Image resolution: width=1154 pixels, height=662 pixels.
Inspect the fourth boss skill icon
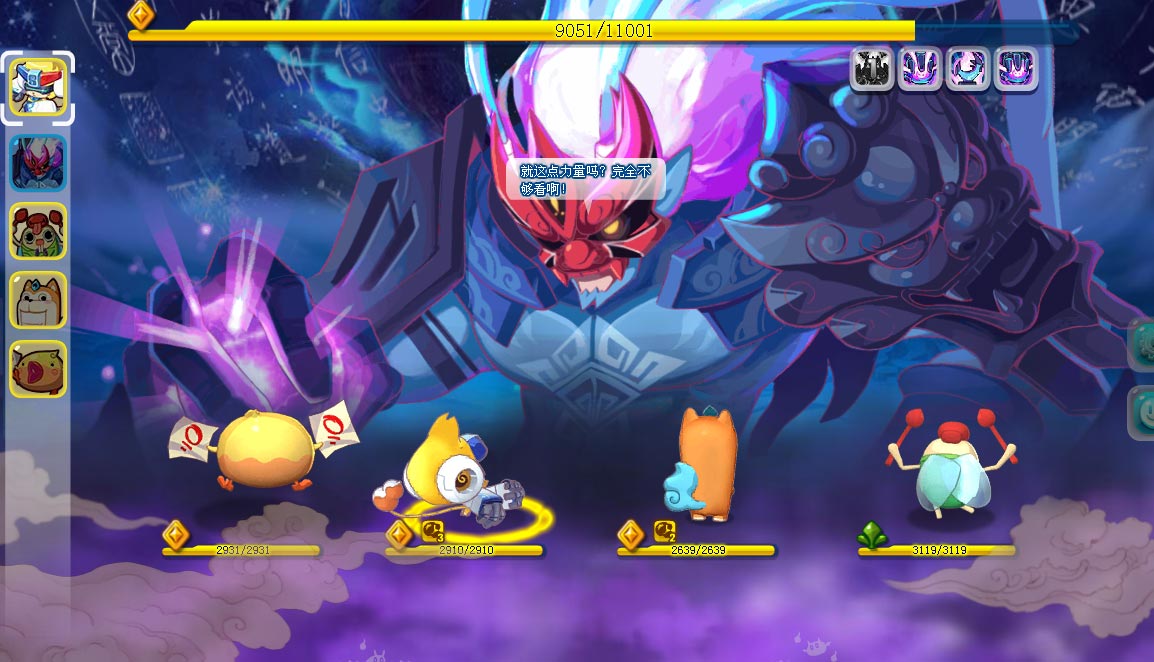point(1015,69)
